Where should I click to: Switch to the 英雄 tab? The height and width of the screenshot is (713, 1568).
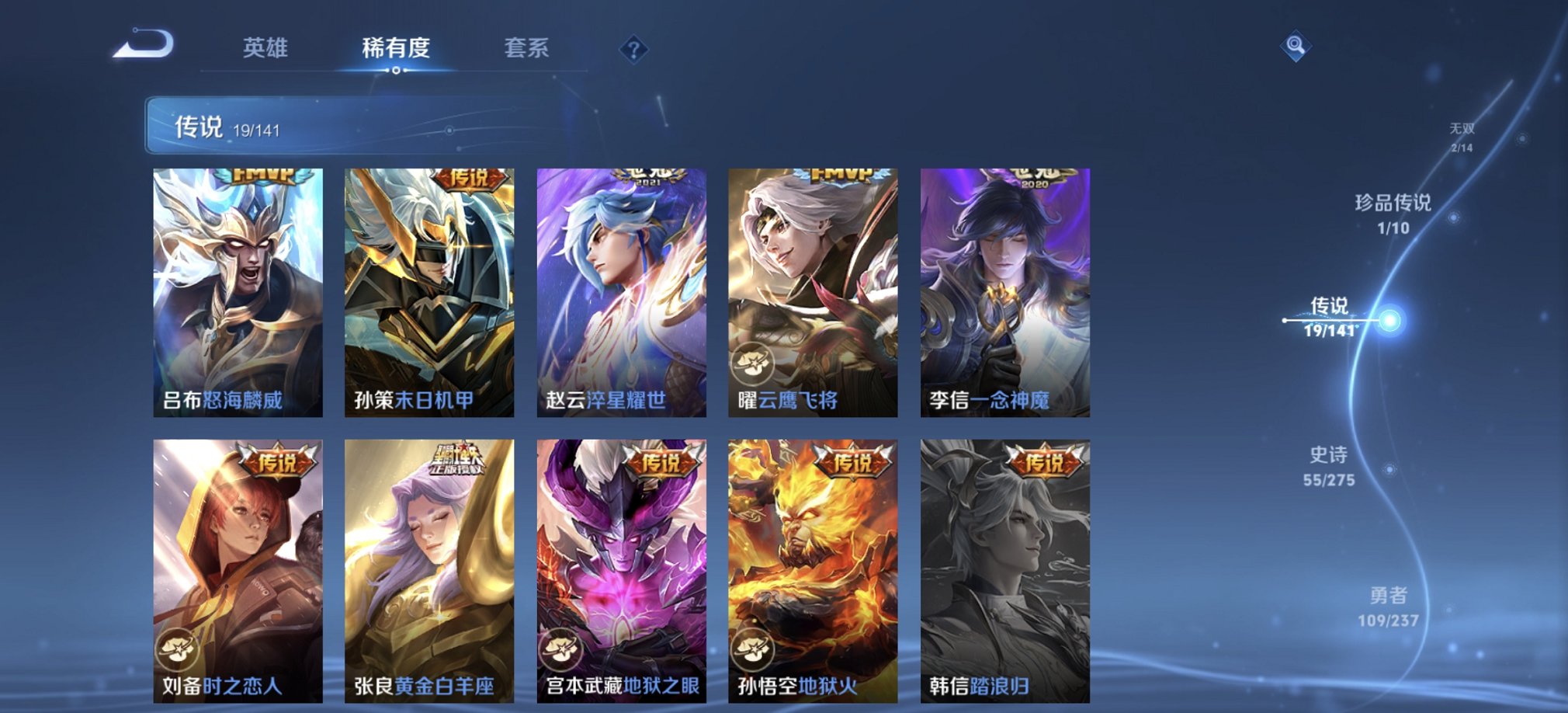tap(267, 49)
